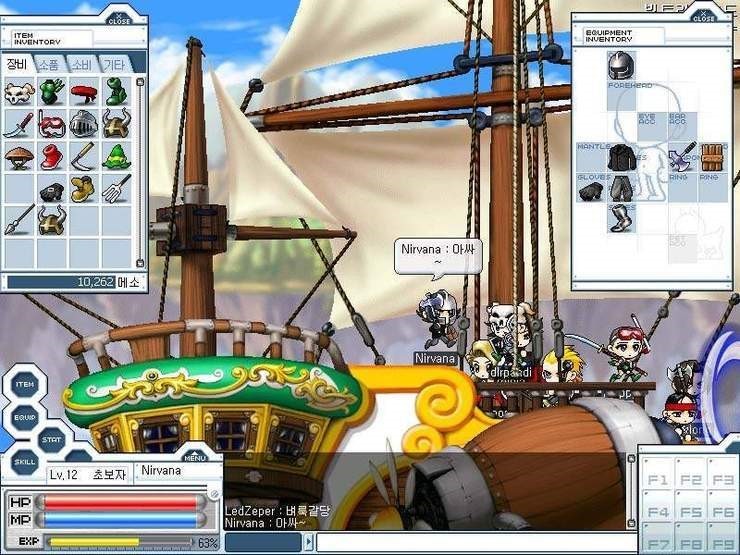Select the equipped wooden shield slot
Image resolution: width=740 pixels, height=555 pixels.
711,156
